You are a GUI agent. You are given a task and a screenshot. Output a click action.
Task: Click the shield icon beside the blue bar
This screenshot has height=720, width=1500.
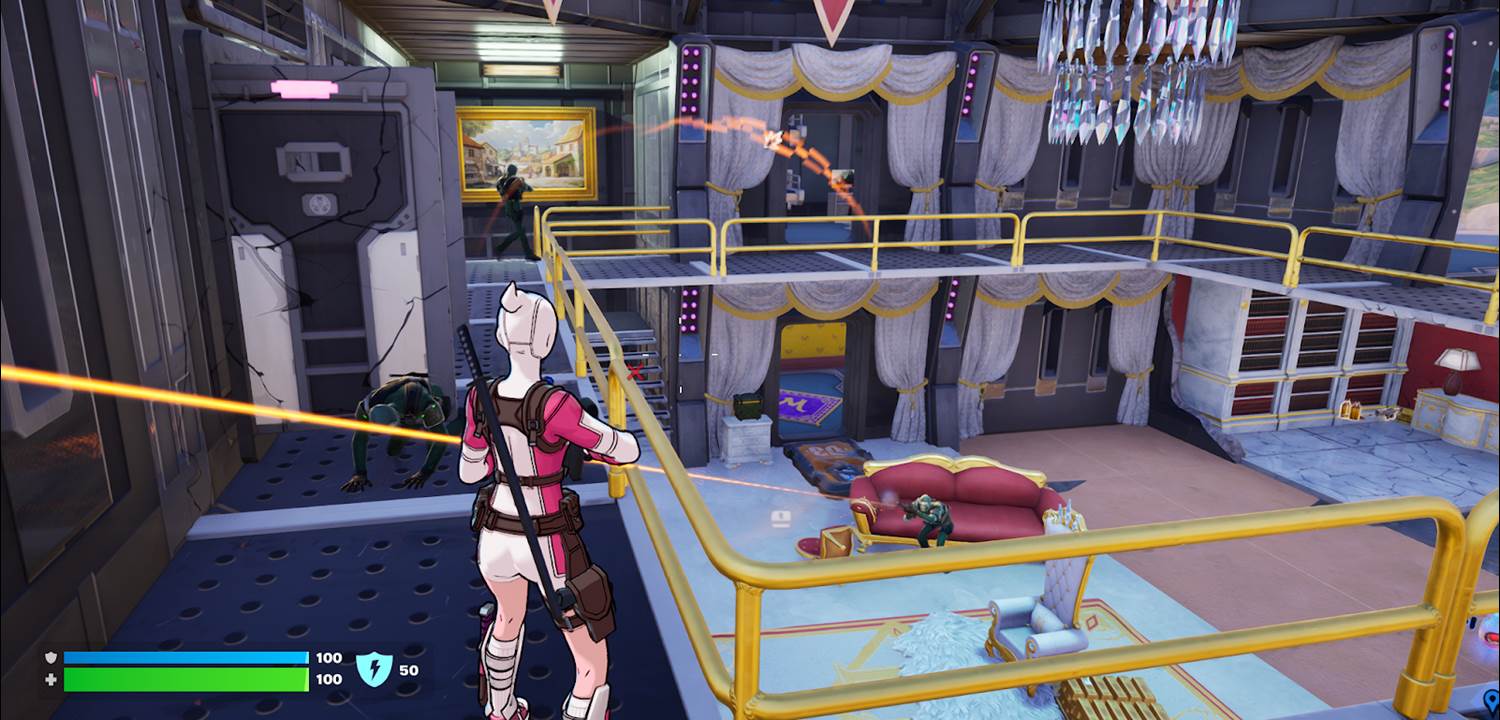[x=51, y=658]
